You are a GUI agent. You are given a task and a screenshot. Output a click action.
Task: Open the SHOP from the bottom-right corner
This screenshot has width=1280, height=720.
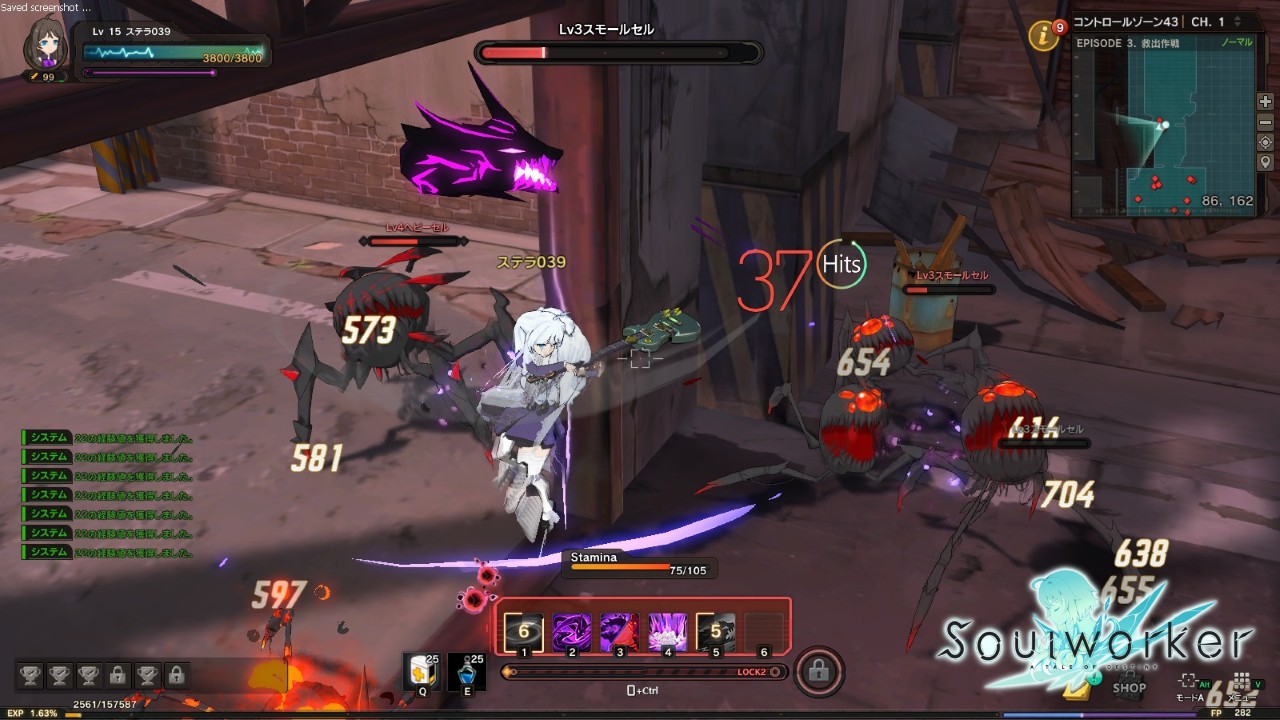(1129, 684)
